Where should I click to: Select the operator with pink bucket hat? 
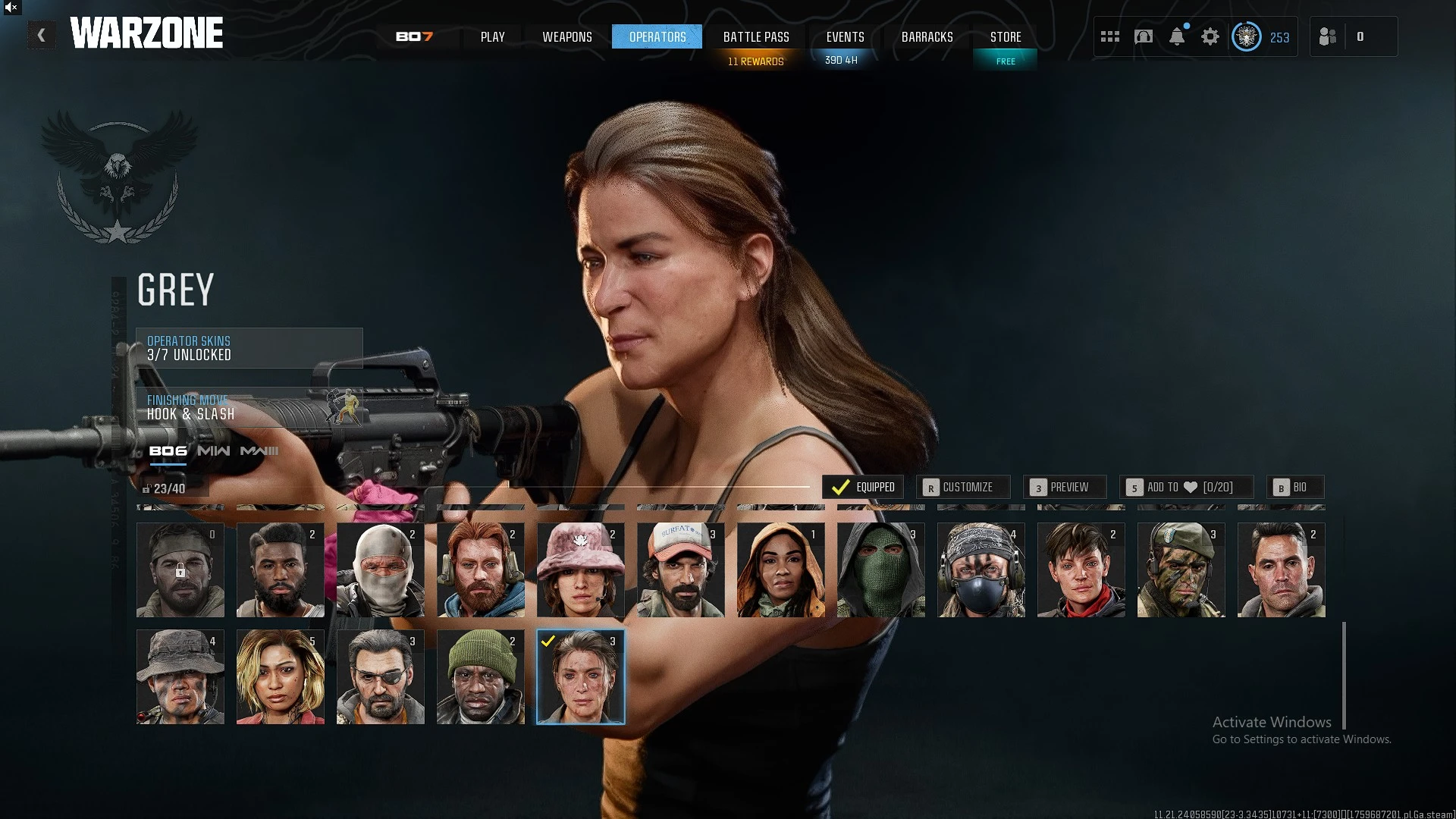pos(580,570)
